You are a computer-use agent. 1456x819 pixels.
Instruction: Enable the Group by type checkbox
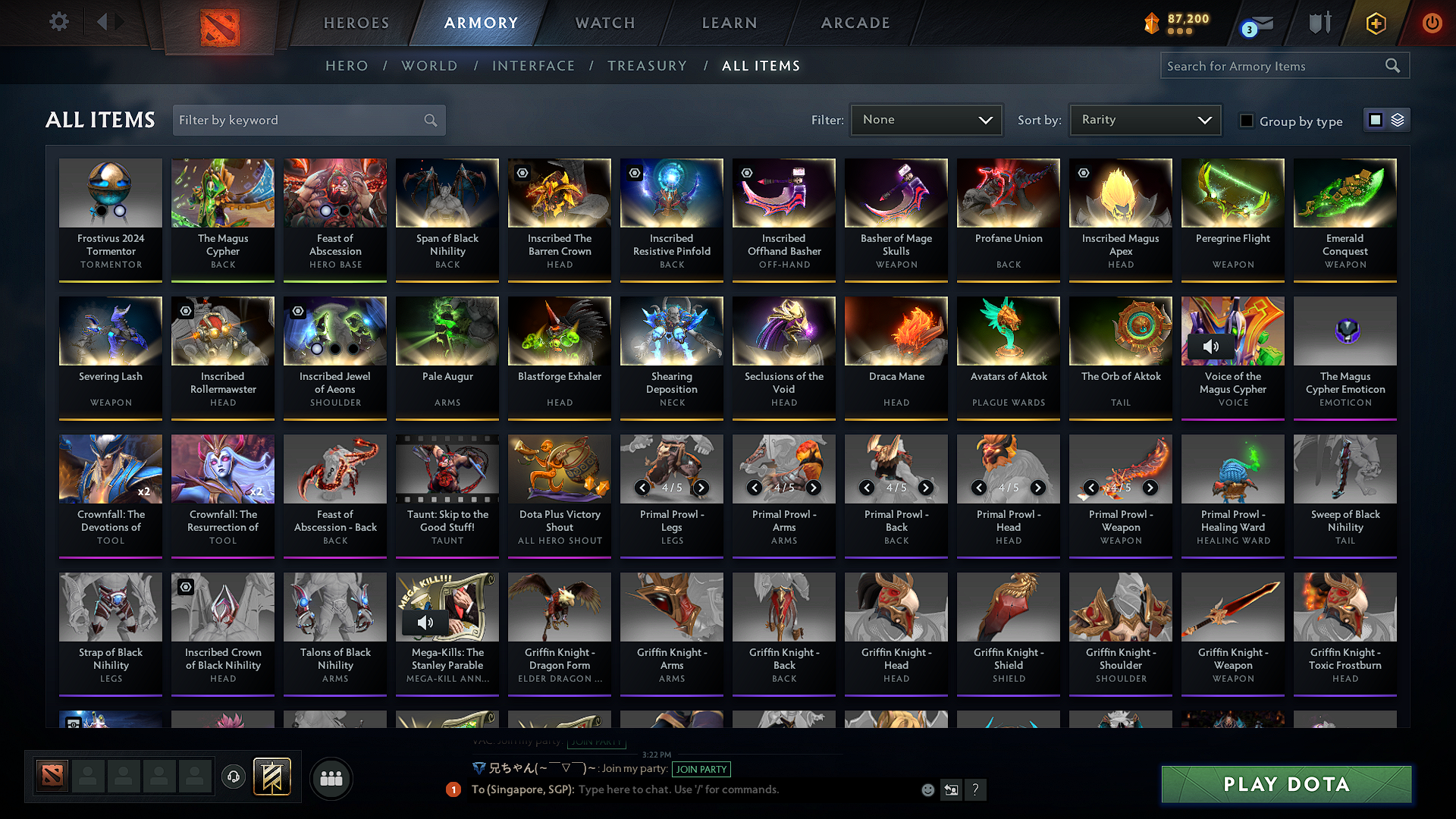[1246, 121]
